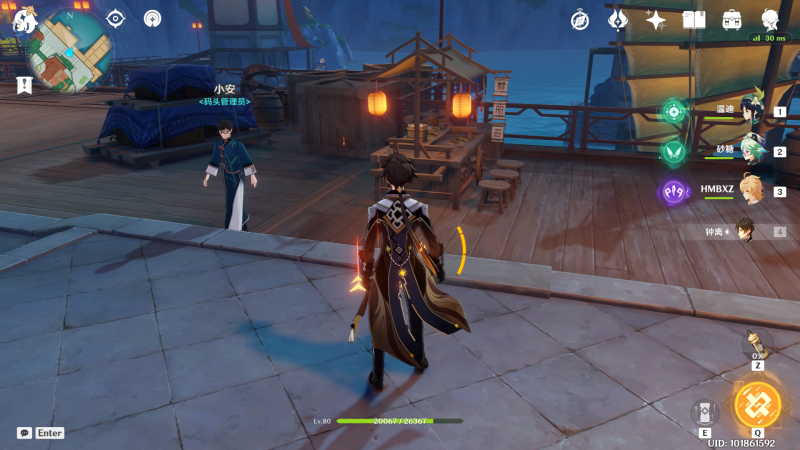Open the adventure compass icon
The image size is (800, 450).
coord(580,19)
